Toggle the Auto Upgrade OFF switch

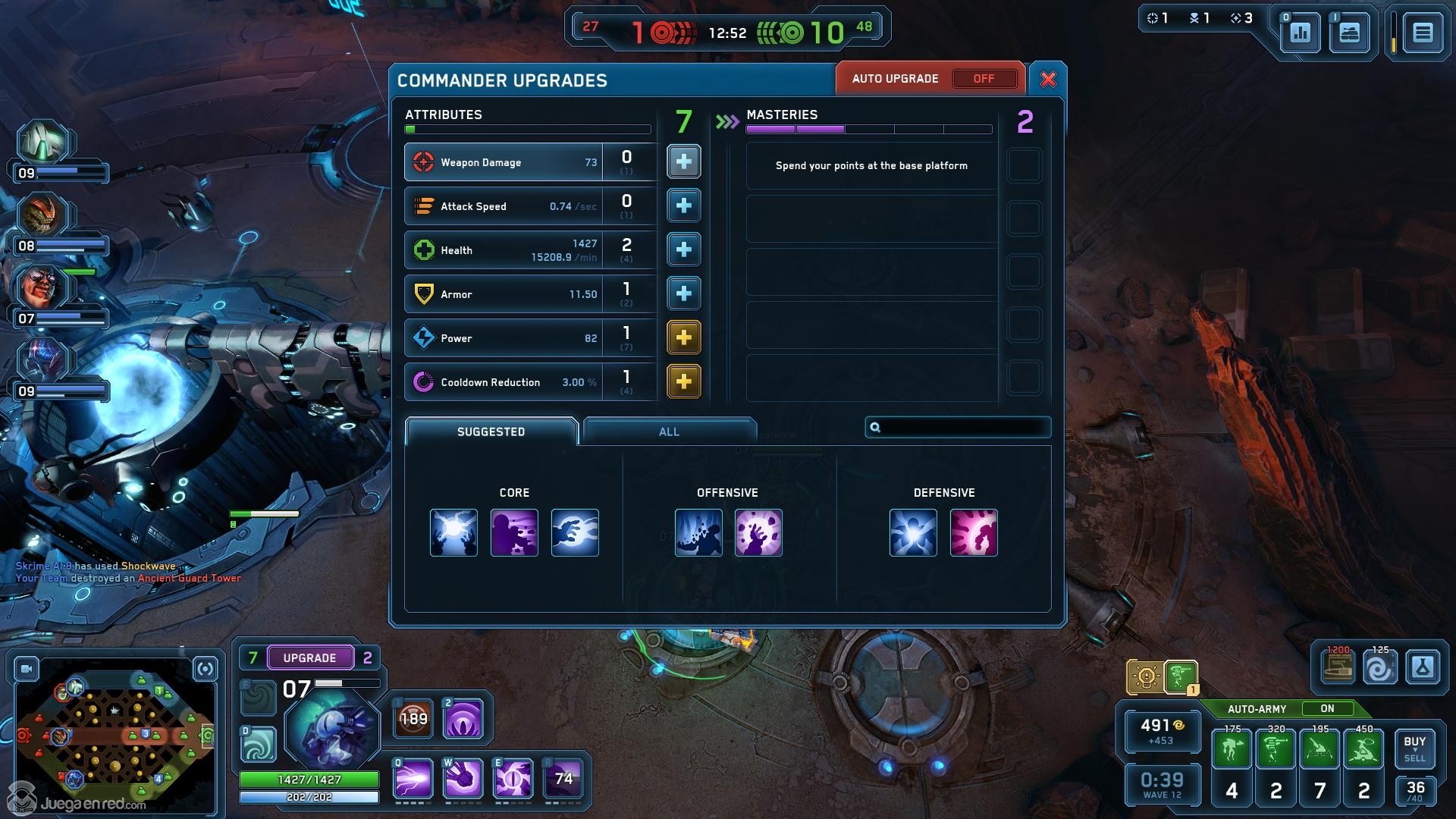coord(984,79)
